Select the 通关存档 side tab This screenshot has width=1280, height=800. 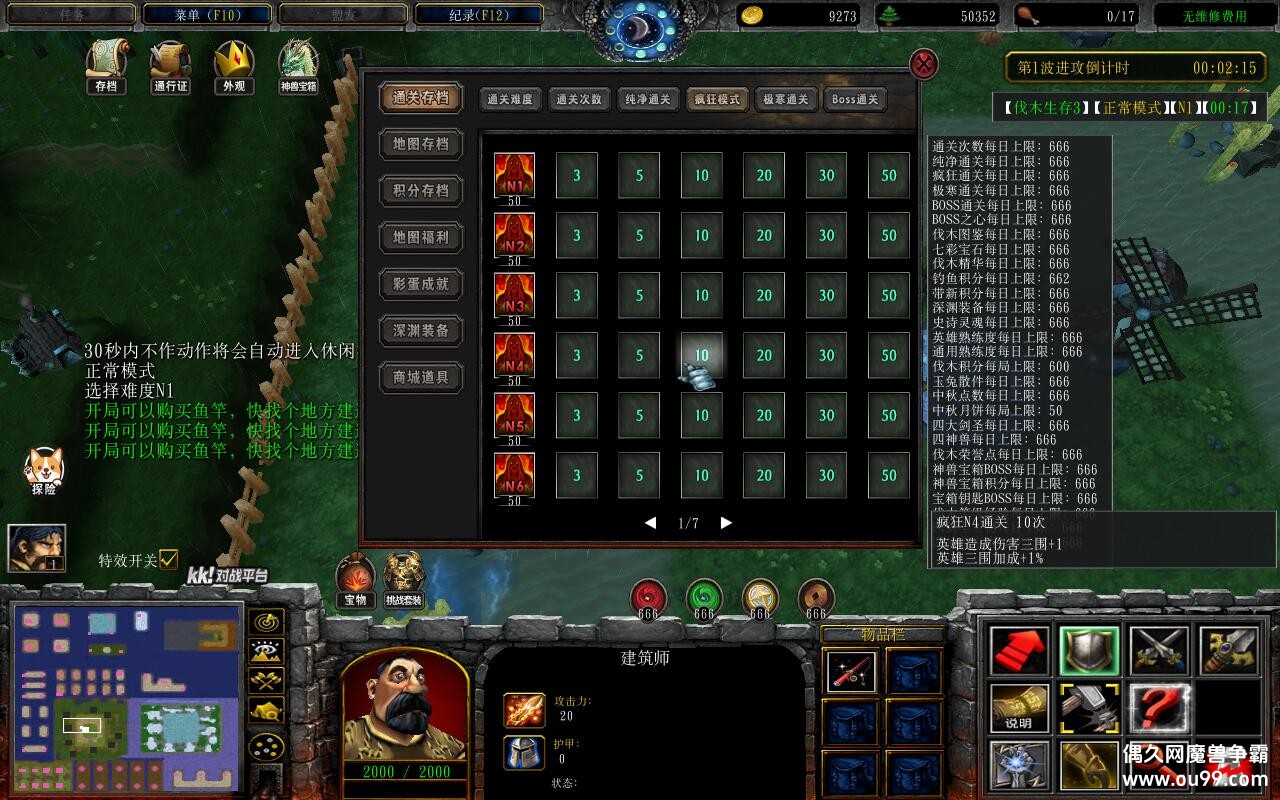click(421, 98)
